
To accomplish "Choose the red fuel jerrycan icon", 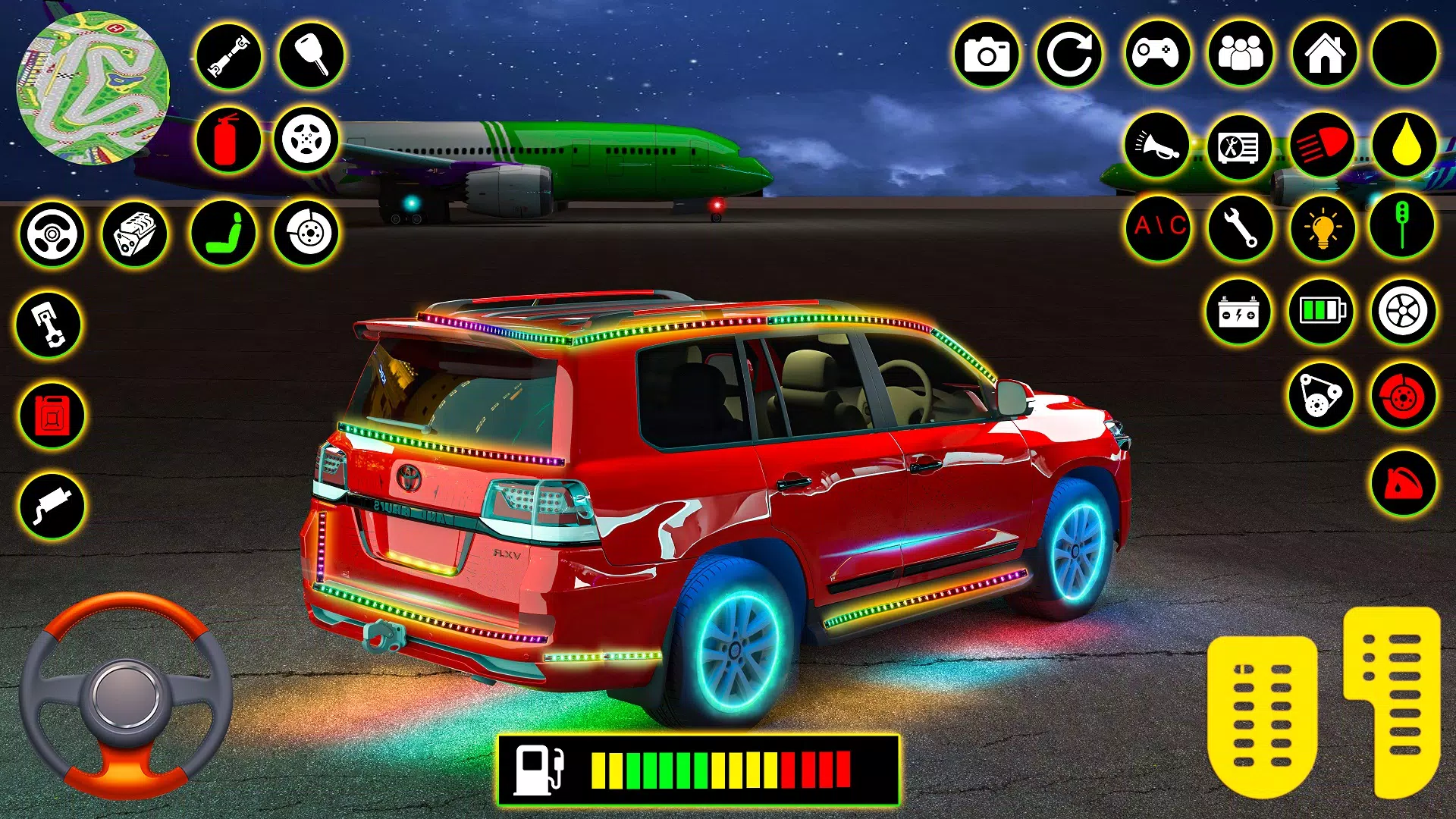I will pos(52,416).
